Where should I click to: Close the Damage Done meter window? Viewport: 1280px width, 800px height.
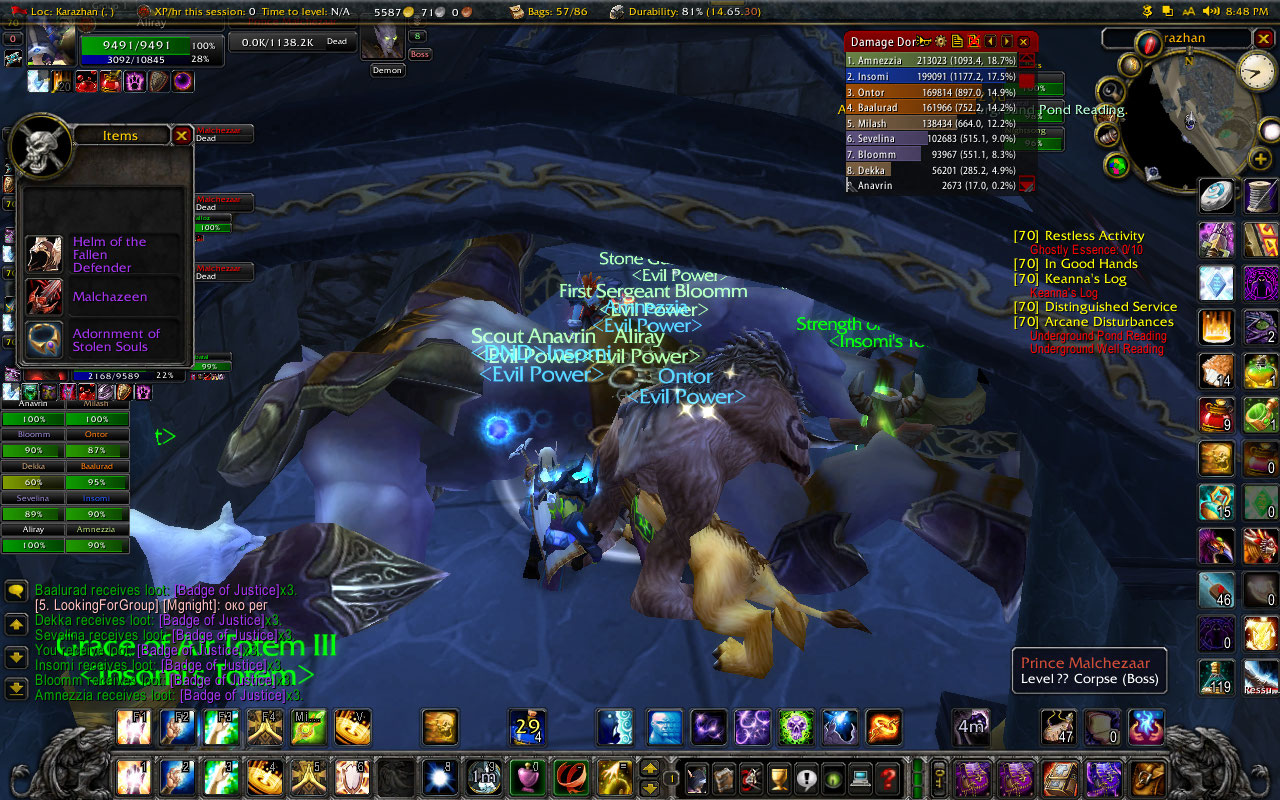(1023, 42)
